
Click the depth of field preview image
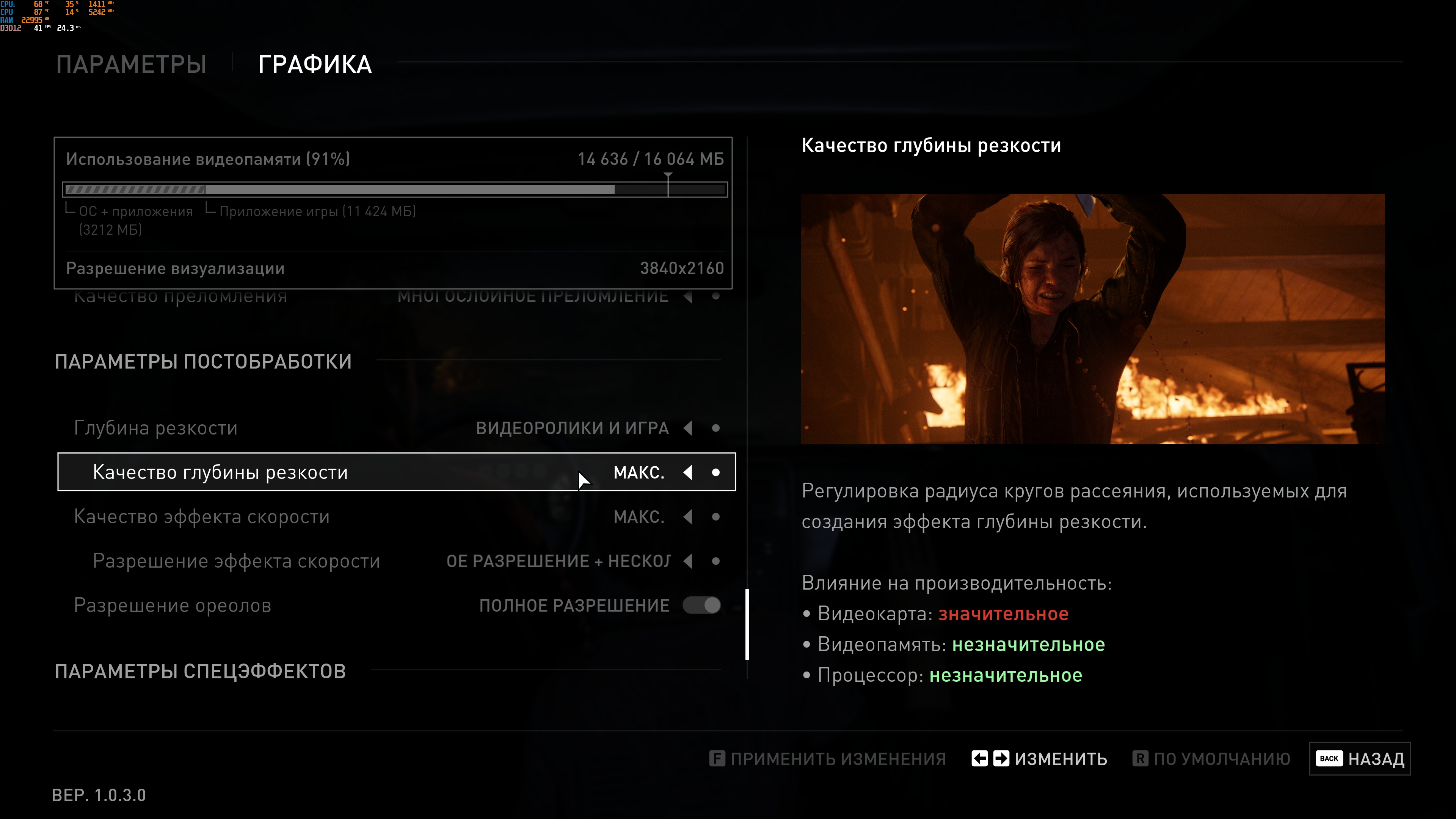point(1092,319)
